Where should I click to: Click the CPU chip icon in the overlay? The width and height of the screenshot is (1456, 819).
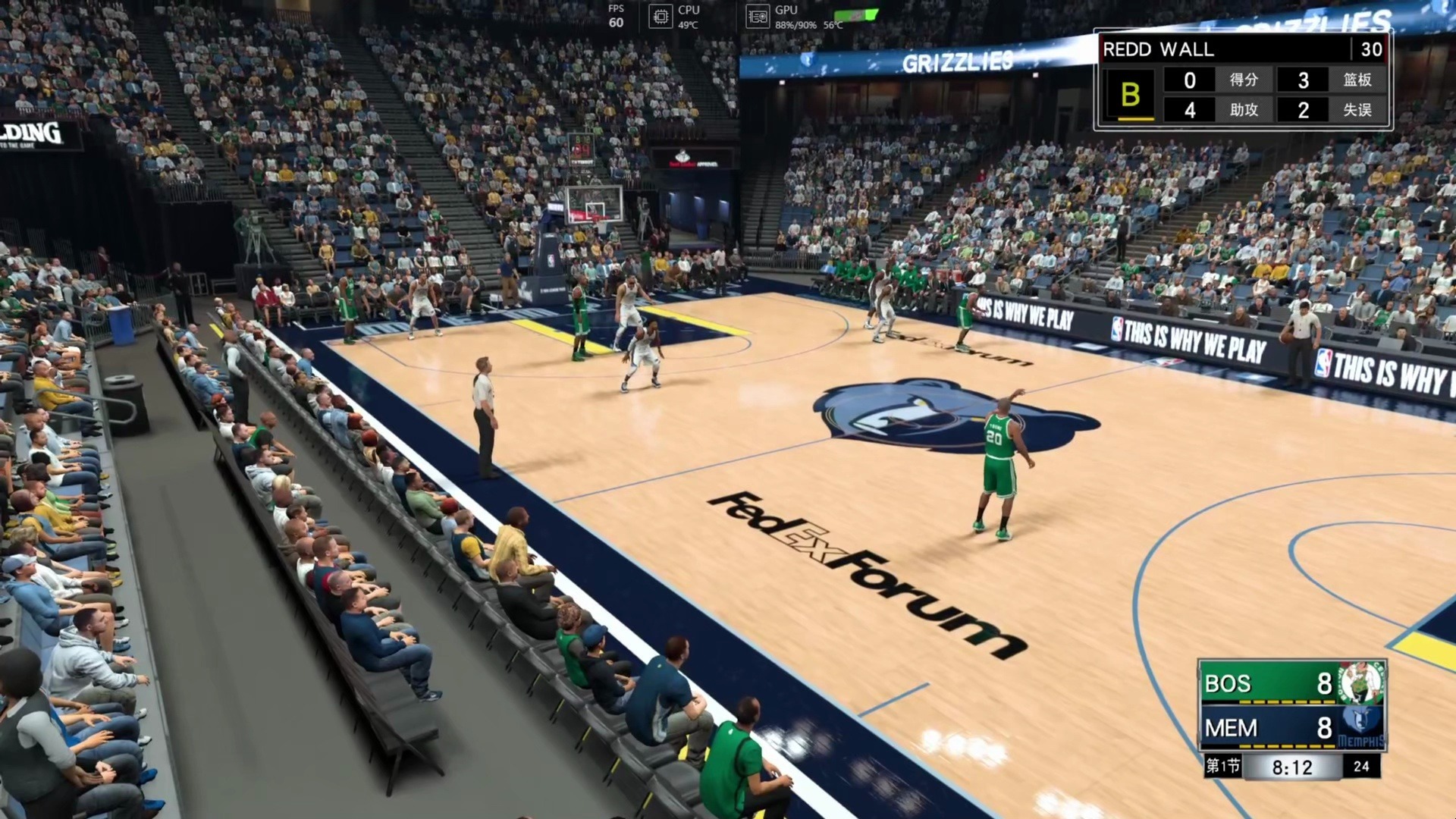[x=661, y=17]
